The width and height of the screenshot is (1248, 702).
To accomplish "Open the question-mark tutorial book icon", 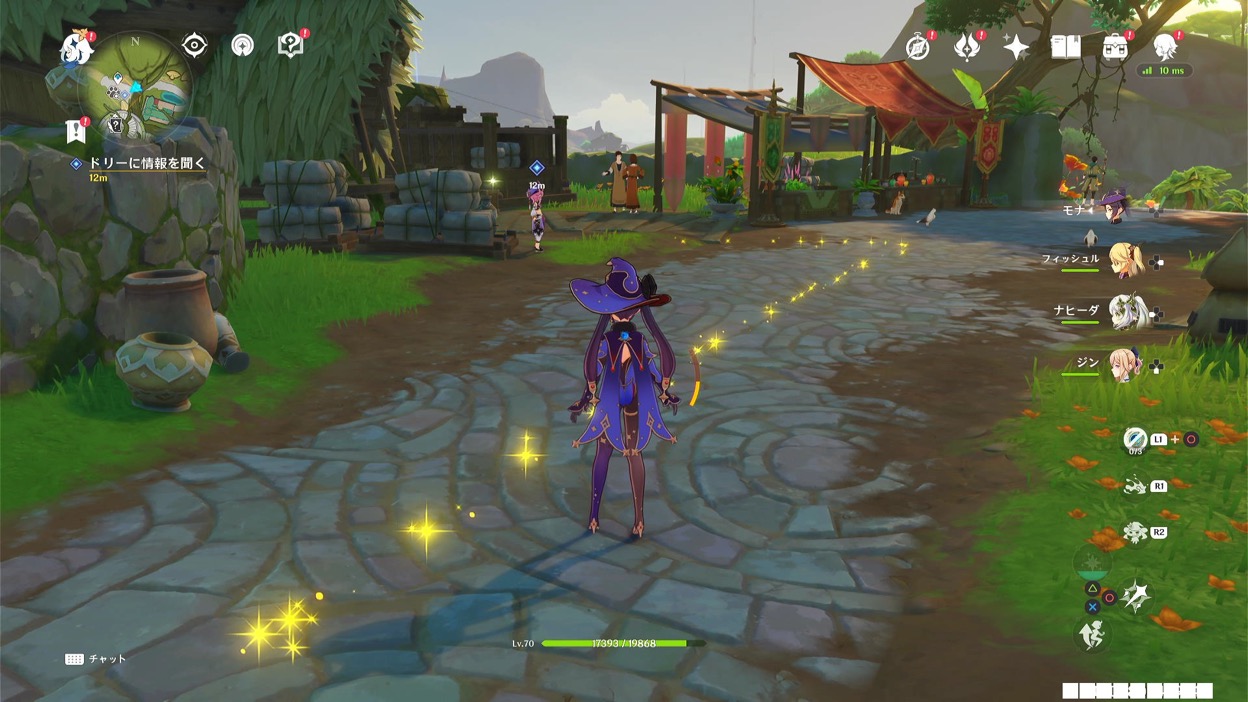I will coord(290,45).
